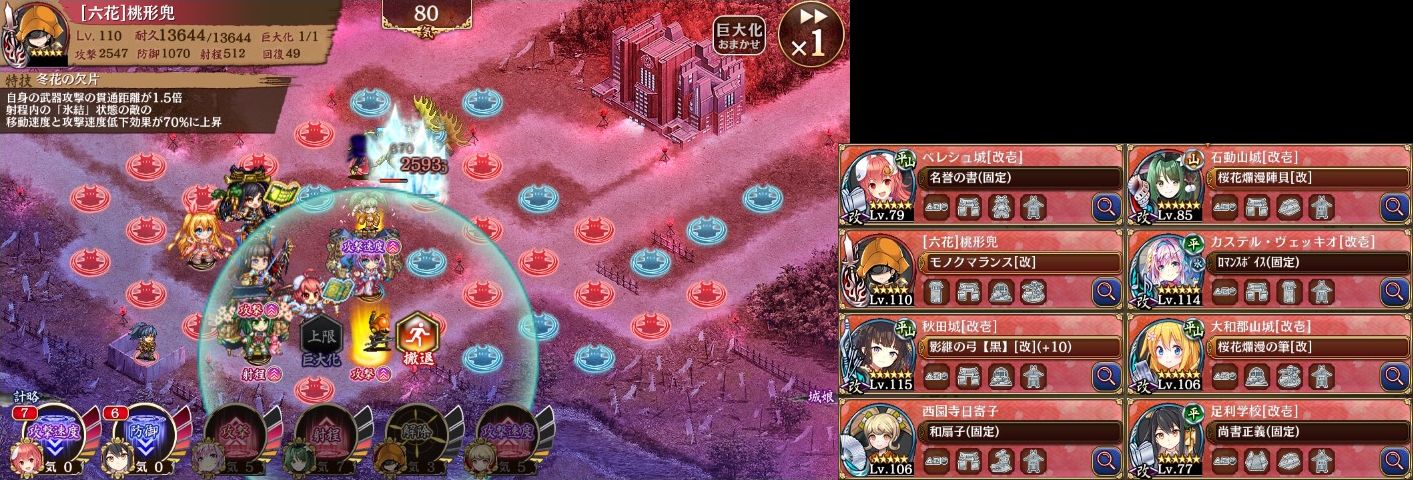
Task: Open 大和郡山城 details with magnifier
Action: pos(1394,377)
